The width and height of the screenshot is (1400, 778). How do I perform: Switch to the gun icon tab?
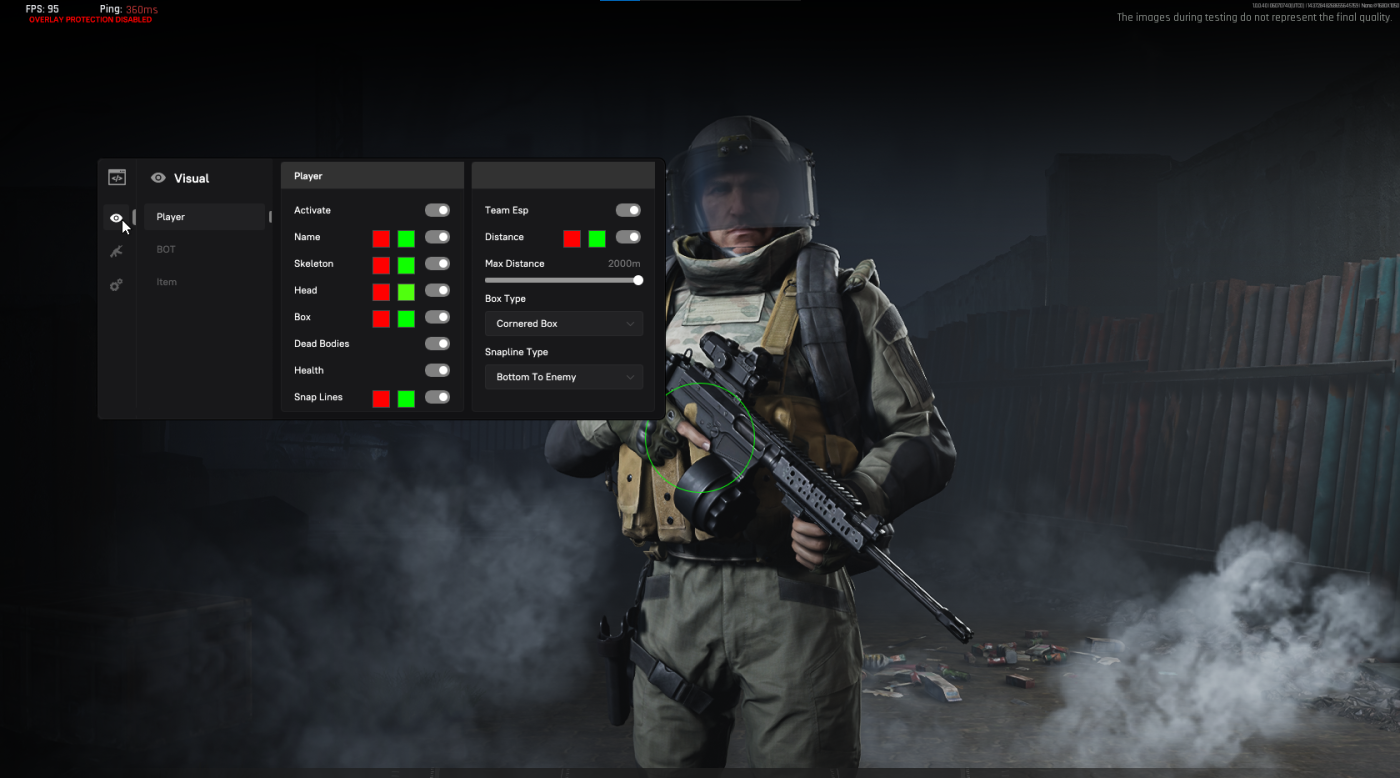point(117,251)
